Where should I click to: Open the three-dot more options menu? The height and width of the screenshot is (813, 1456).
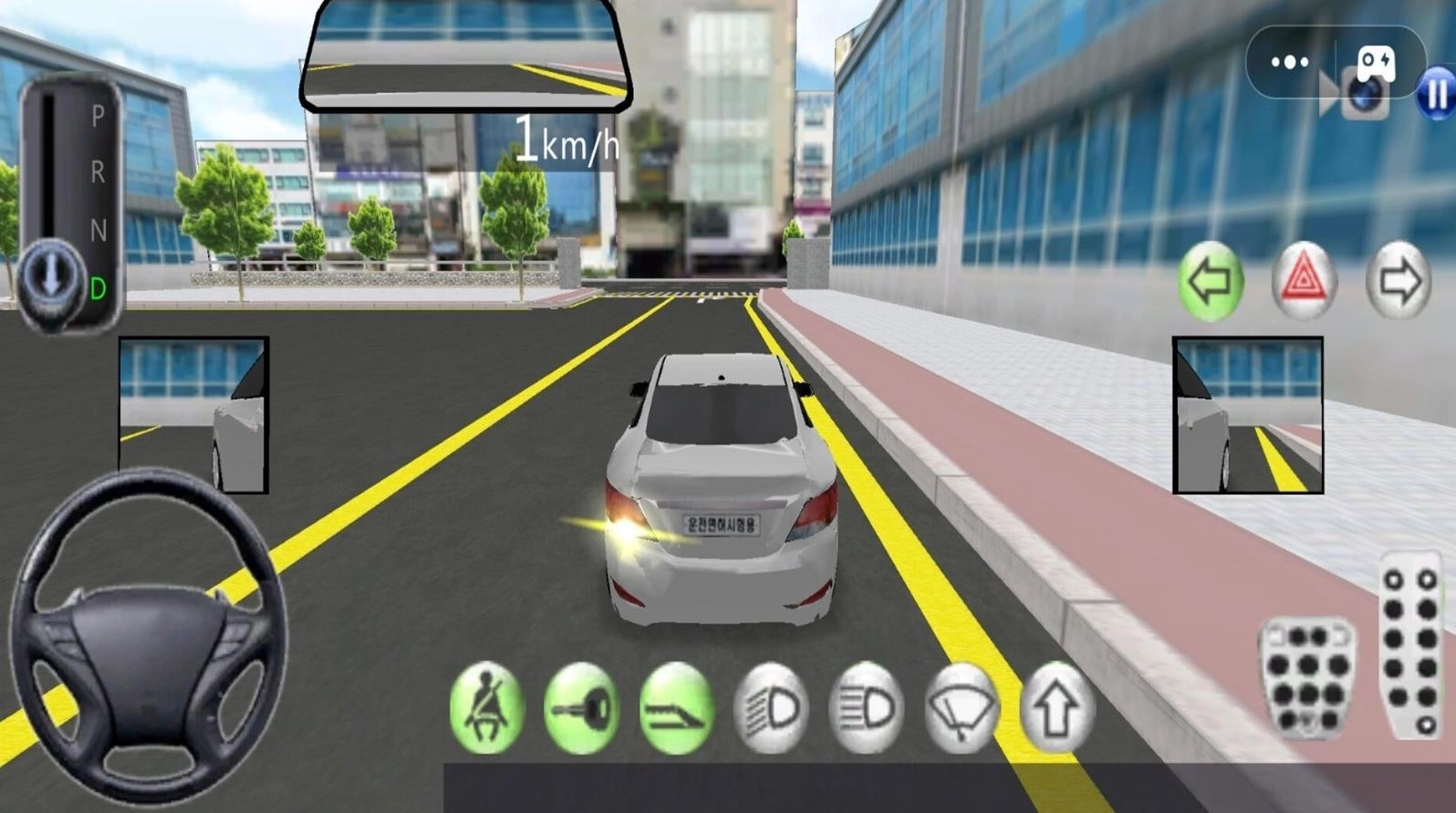[x=1289, y=62]
